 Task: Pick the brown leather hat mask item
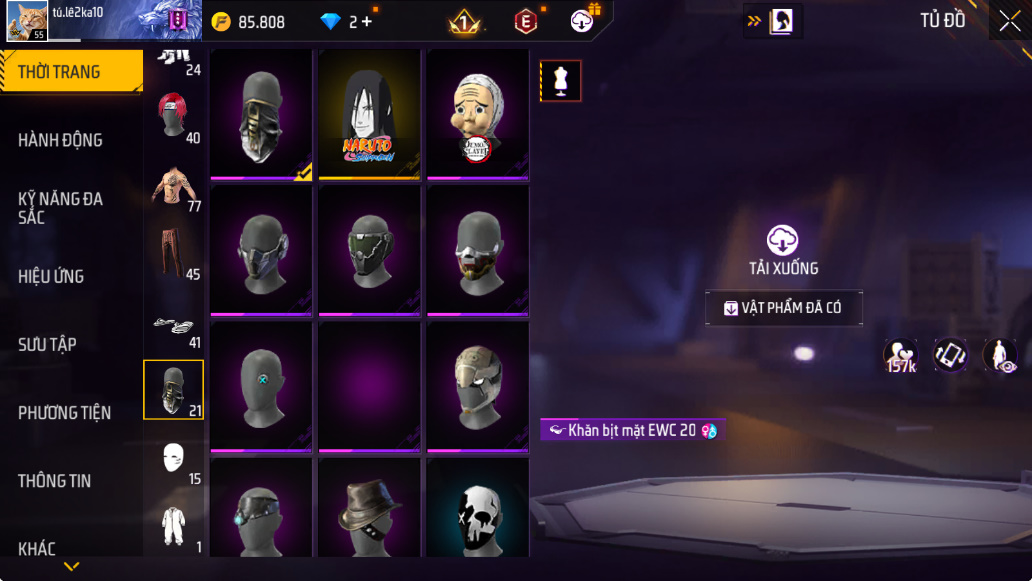tap(369, 508)
